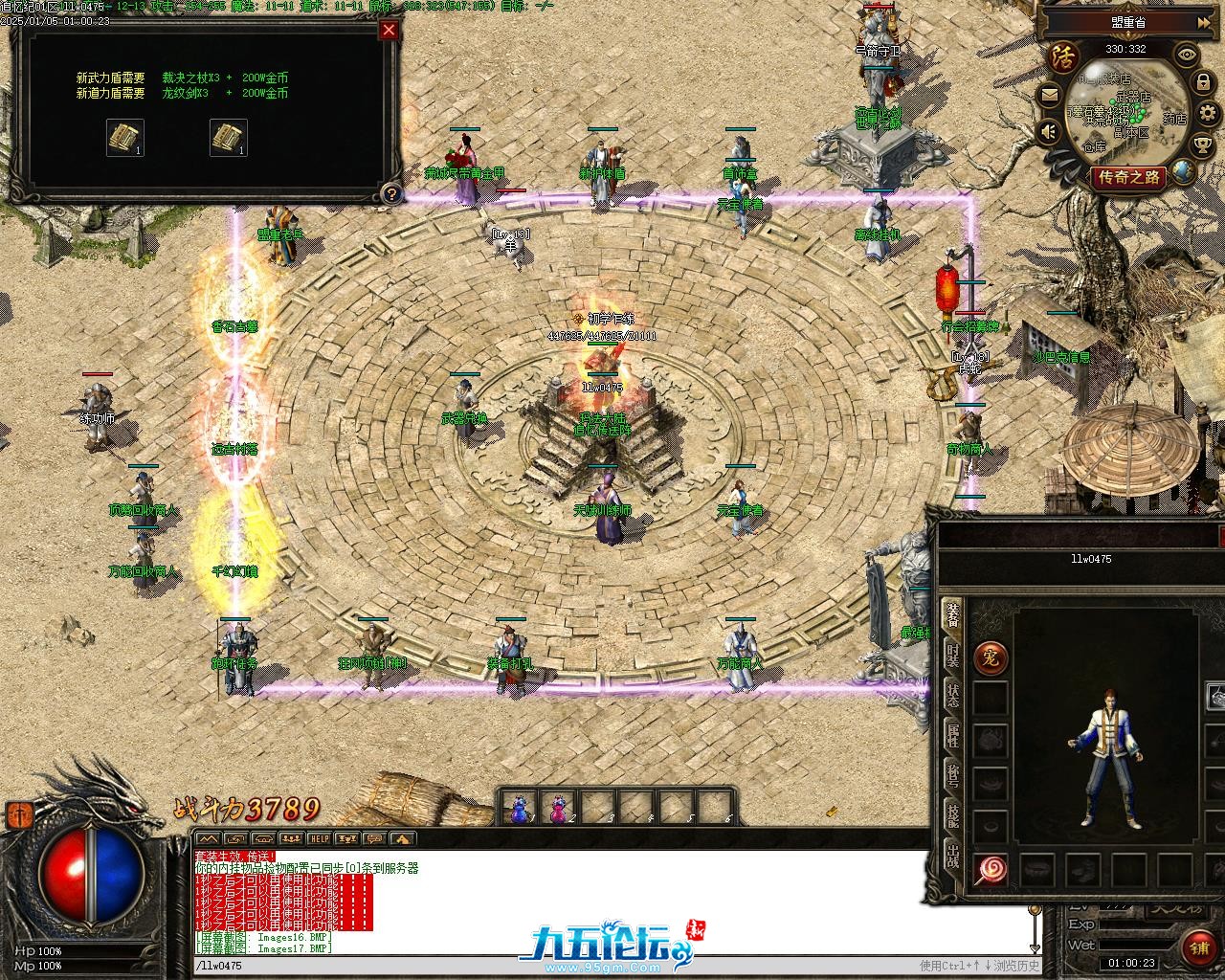Open the 传奇之路 button
This screenshot has width=1225, height=980.
pyautogui.click(x=1129, y=177)
